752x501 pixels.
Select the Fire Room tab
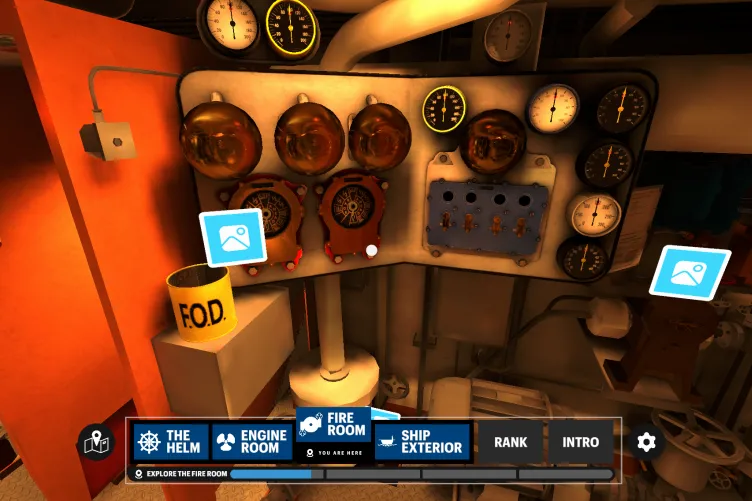point(333,431)
